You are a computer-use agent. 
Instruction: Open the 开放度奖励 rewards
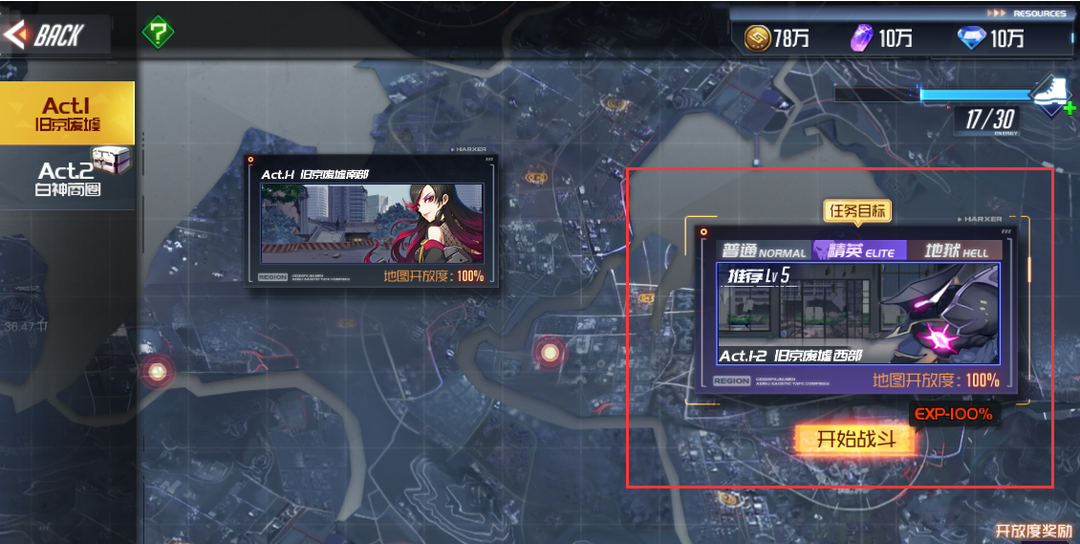click(x=1035, y=531)
